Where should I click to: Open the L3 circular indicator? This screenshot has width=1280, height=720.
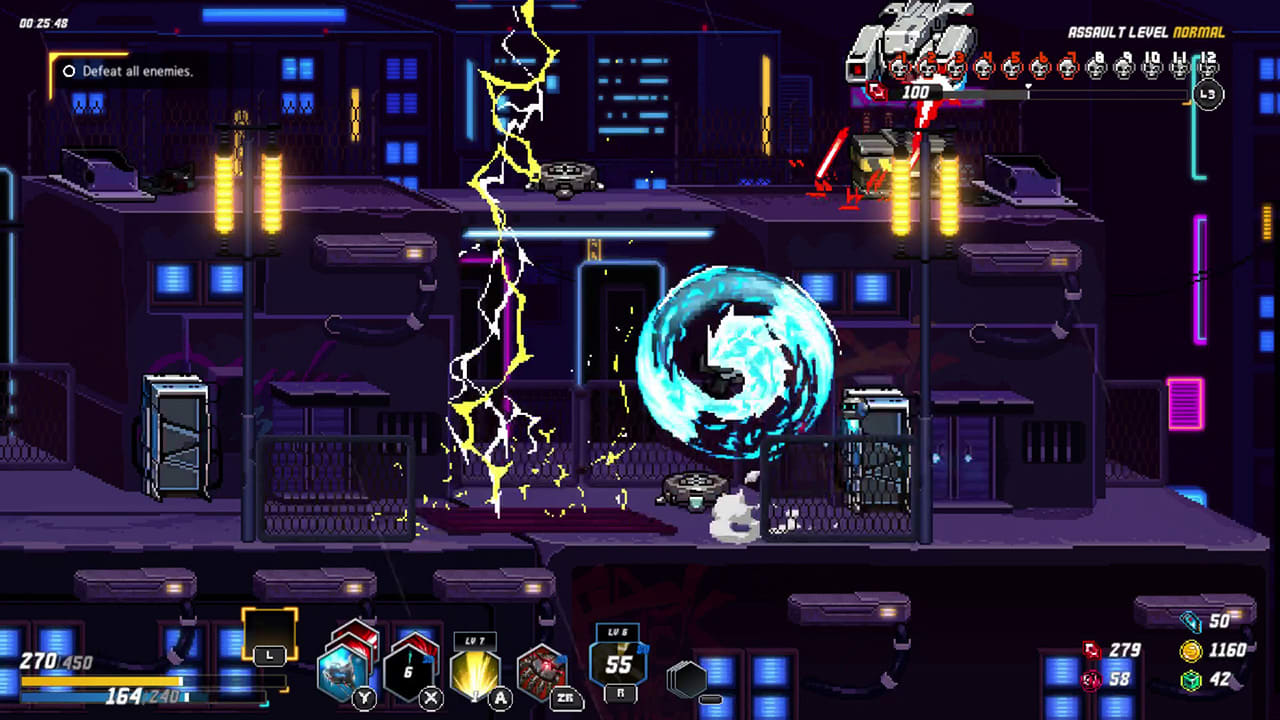pos(1207,93)
